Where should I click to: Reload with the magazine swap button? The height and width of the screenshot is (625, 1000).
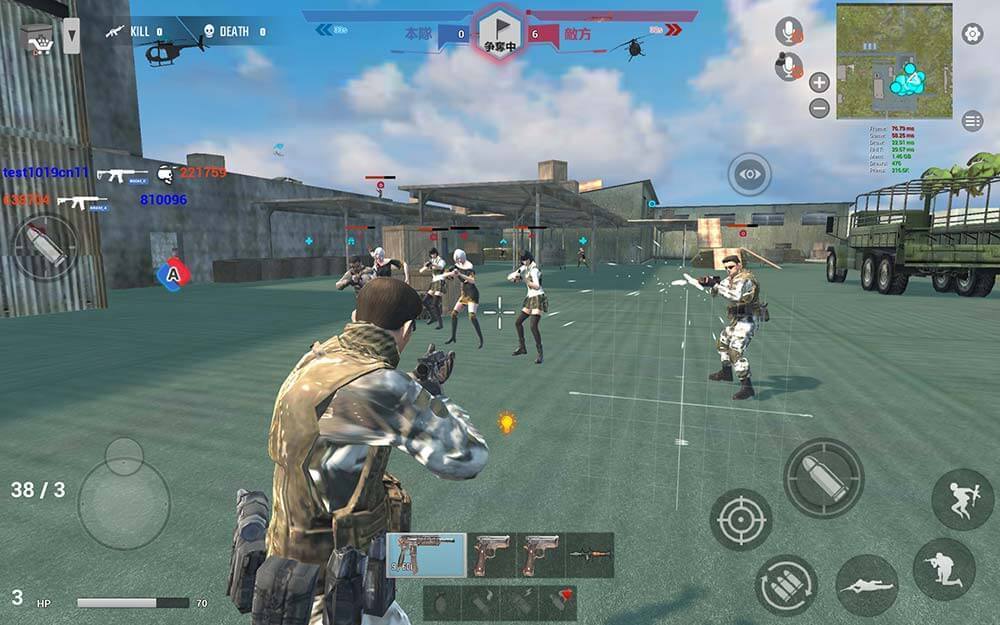786,585
